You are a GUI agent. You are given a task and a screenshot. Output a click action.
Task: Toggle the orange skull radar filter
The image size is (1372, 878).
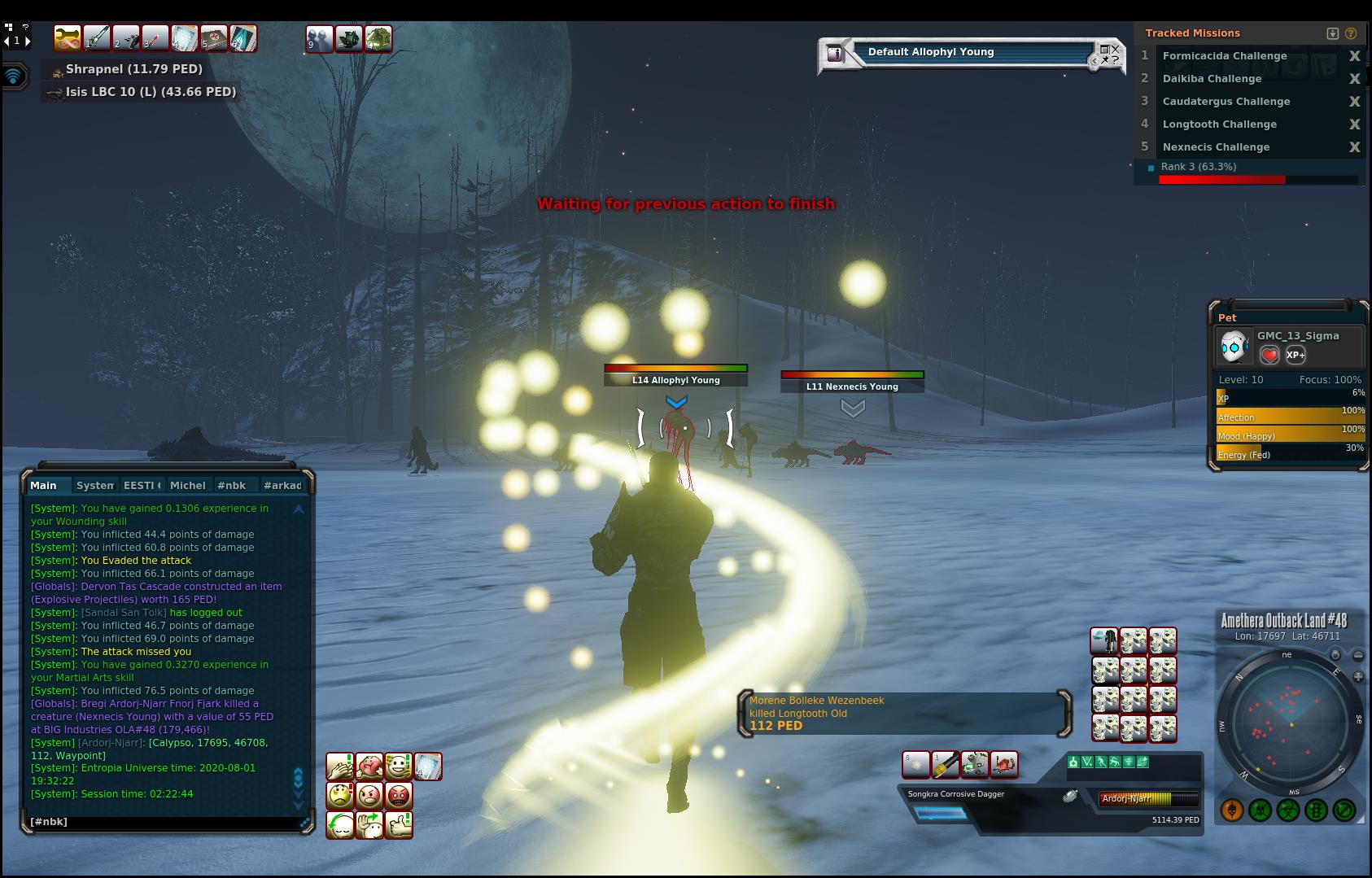pyautogui.click(x=1232, y=810)
